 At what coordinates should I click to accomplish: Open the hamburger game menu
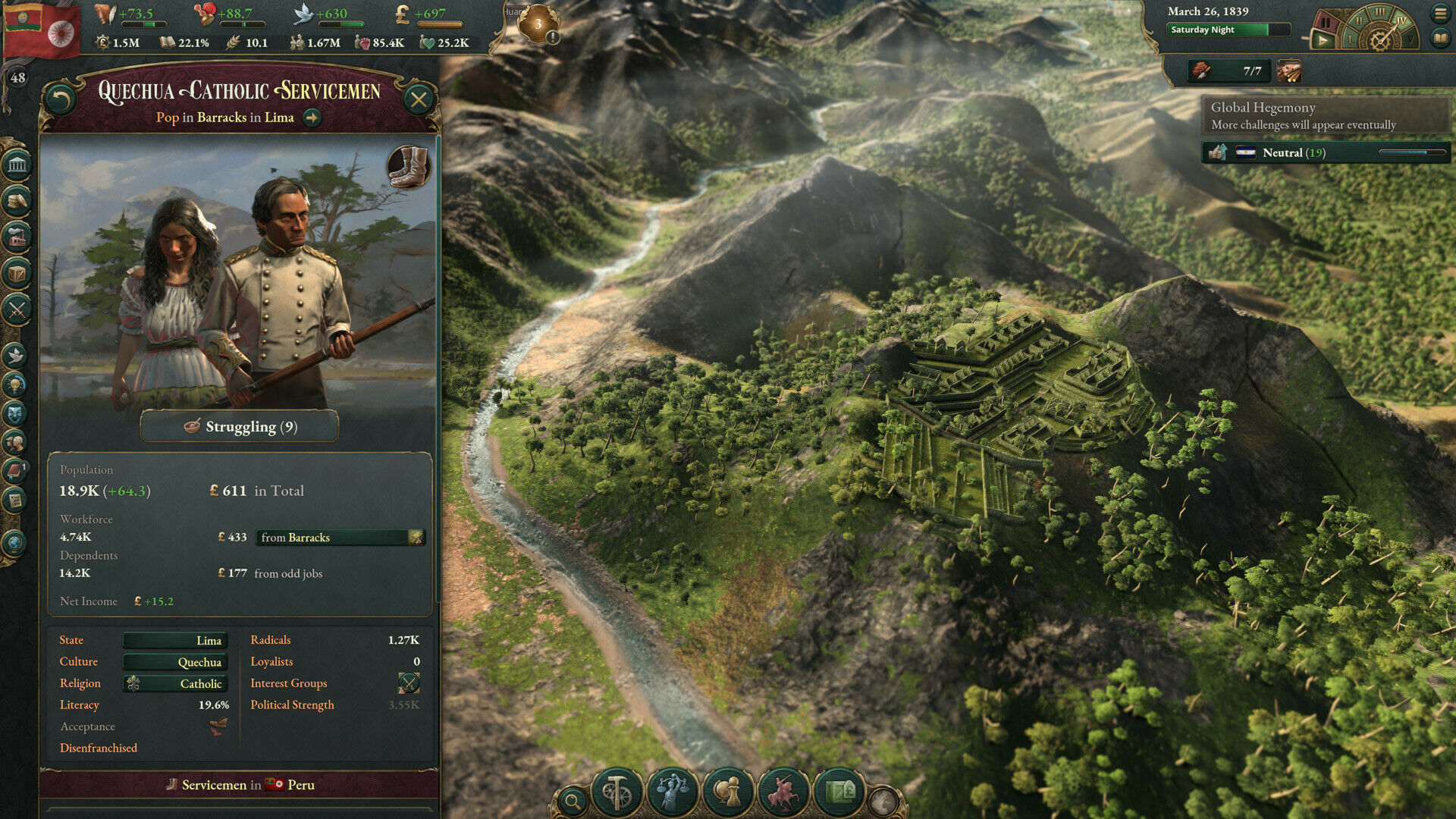click(x=1440, y=13)
